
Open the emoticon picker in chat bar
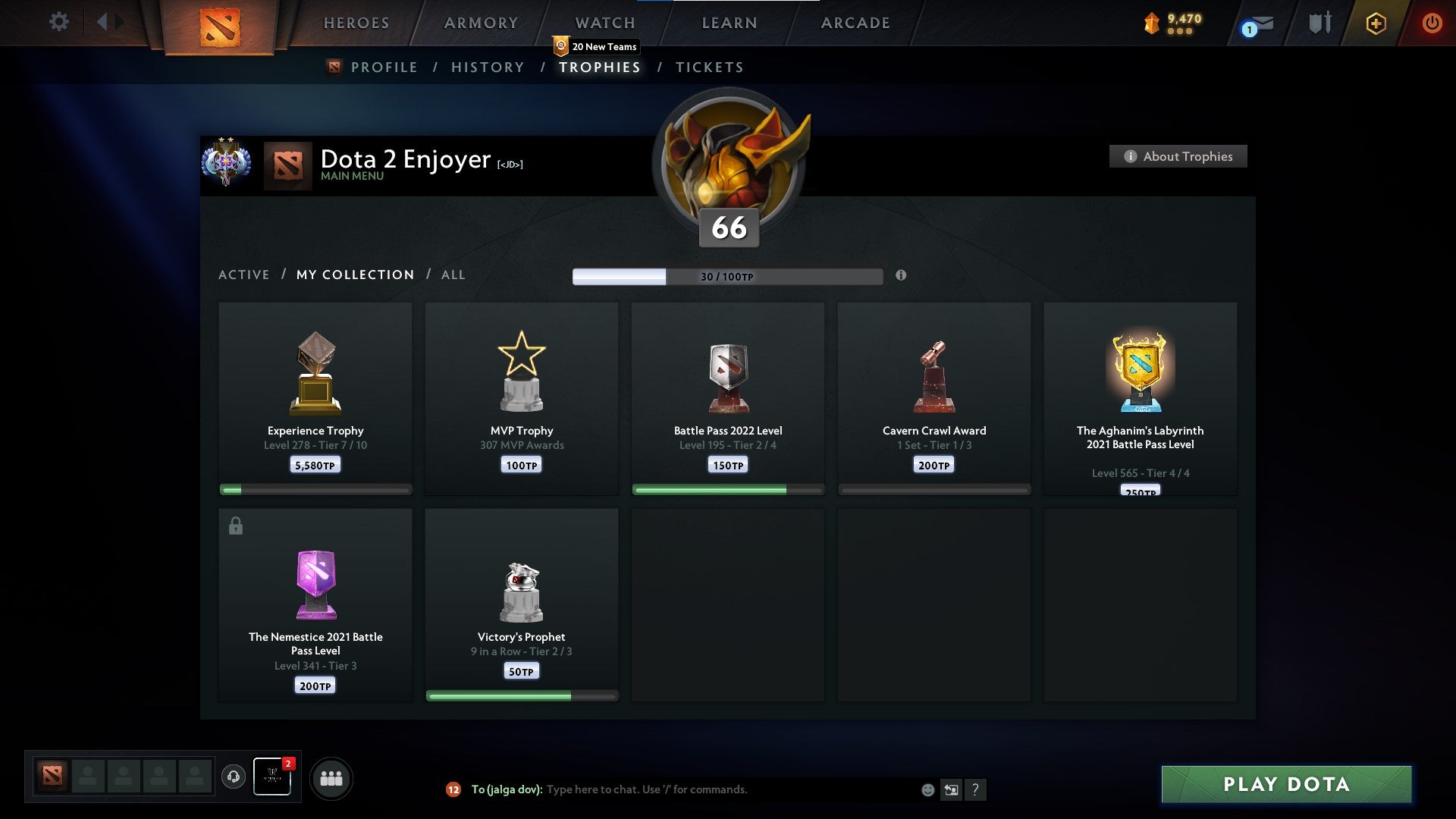(927, 789)
